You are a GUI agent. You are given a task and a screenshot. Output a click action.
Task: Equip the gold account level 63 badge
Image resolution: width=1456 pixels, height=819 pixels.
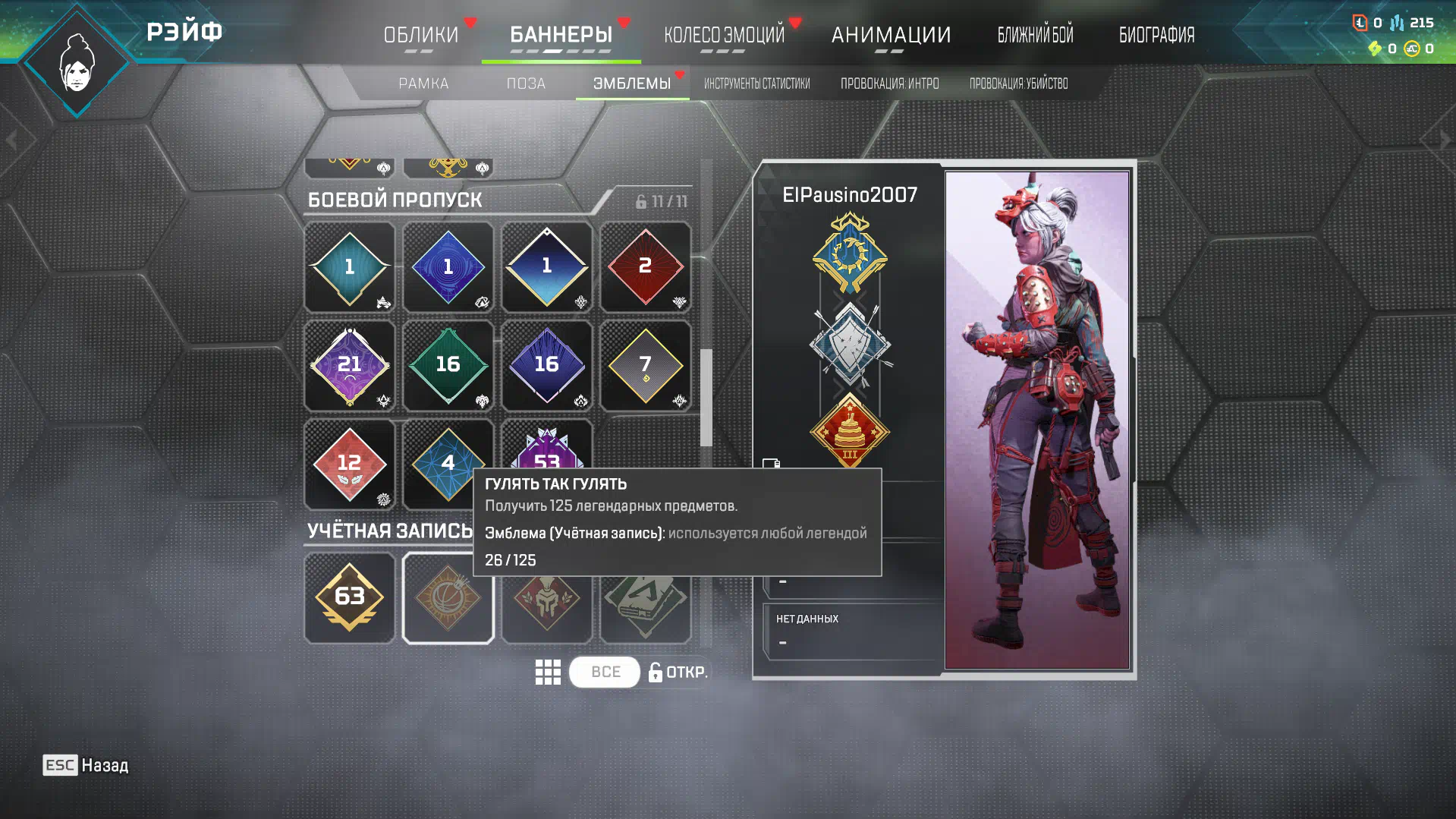pos(349,598)
